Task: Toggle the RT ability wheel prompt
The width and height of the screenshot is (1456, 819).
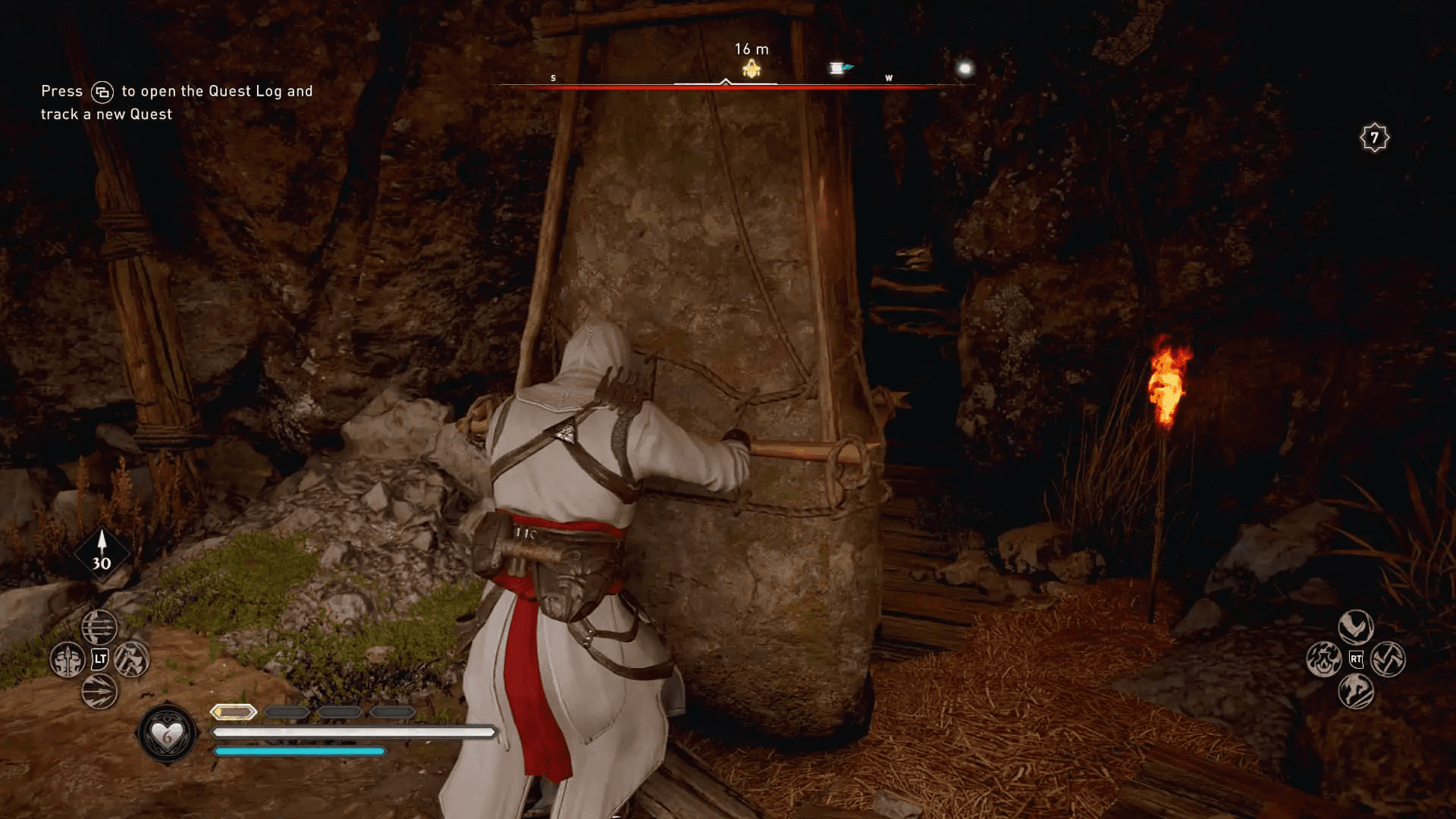Action: pyautogui.click(x=1356, y=661)
